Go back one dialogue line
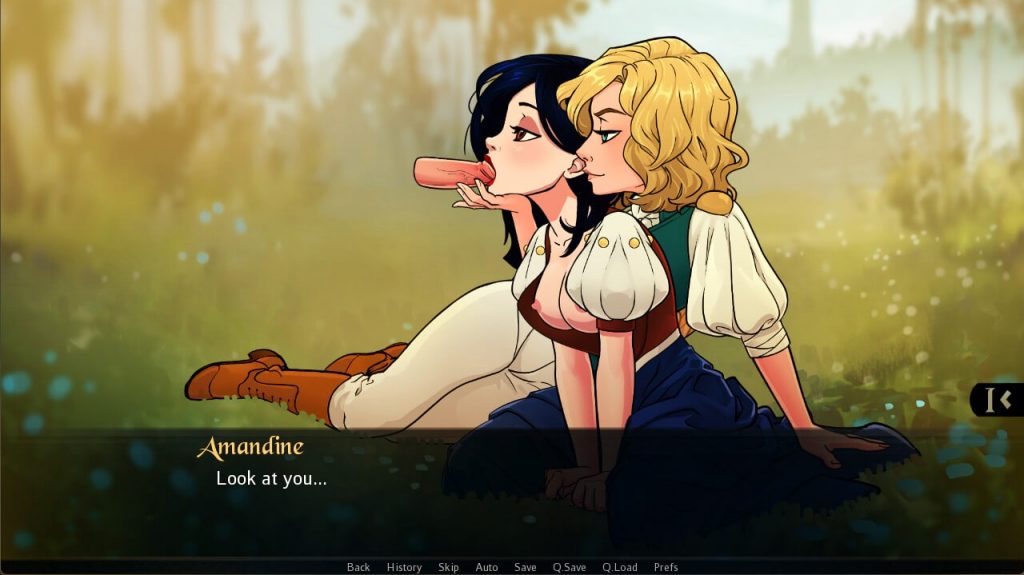The width and height of the screenshot is (1024, 575). click(358, 567)
